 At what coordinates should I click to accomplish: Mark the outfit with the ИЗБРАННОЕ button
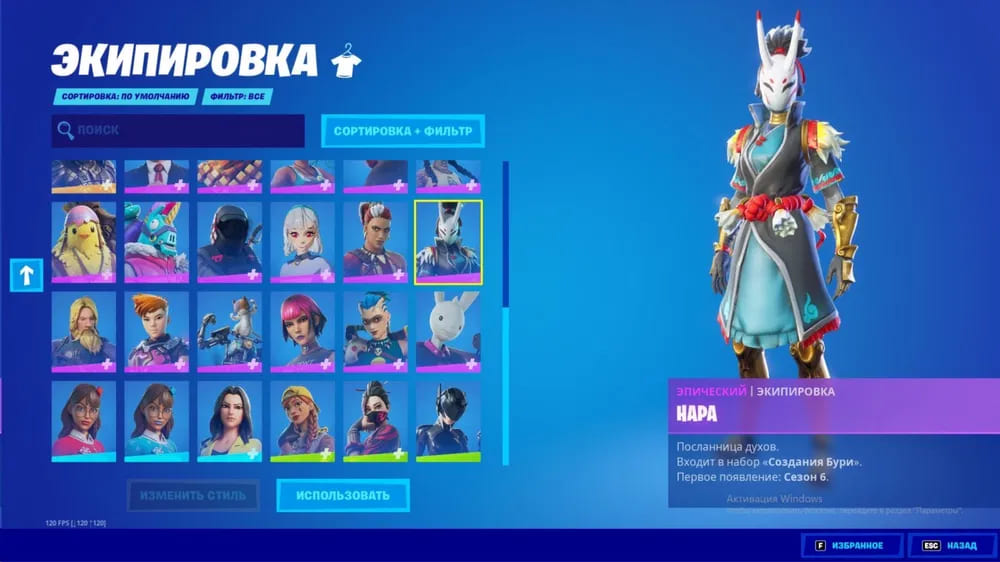tap(852, 545)
